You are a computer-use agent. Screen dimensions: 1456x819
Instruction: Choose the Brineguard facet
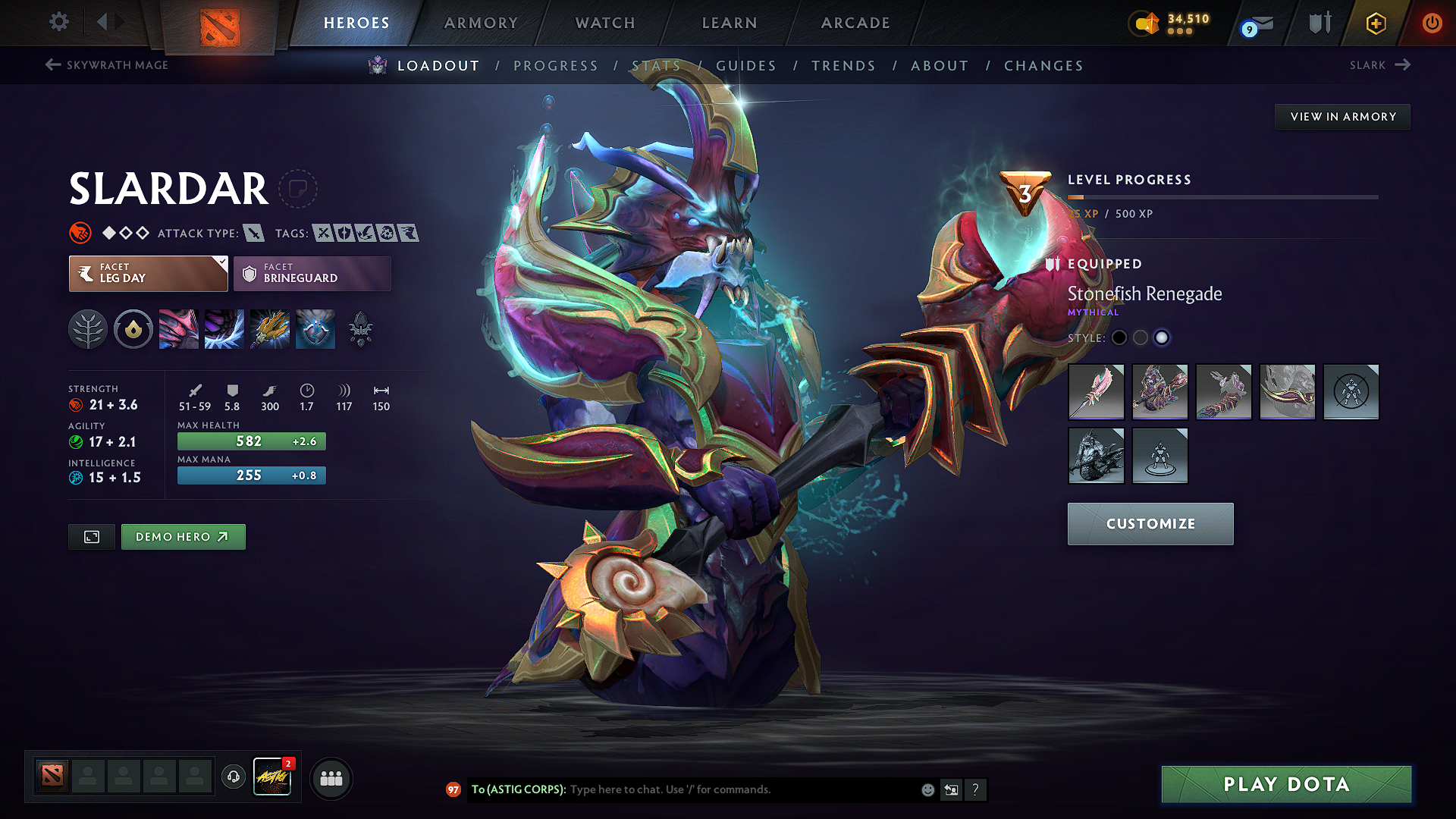(312, 274)
